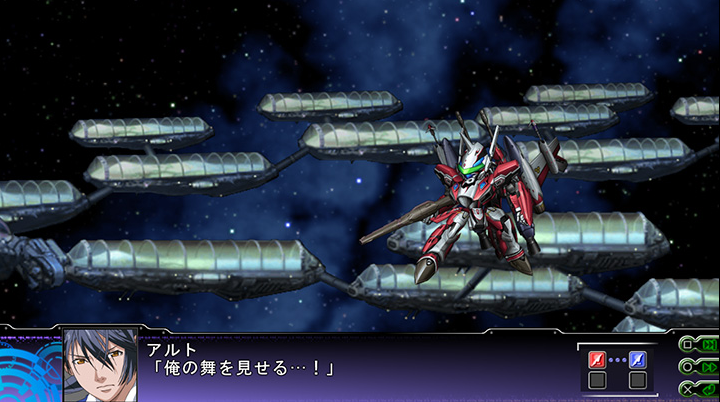Select the red sword attack icon
The image size is (720, 402).
pyautogui.click(x=597, y=359)
